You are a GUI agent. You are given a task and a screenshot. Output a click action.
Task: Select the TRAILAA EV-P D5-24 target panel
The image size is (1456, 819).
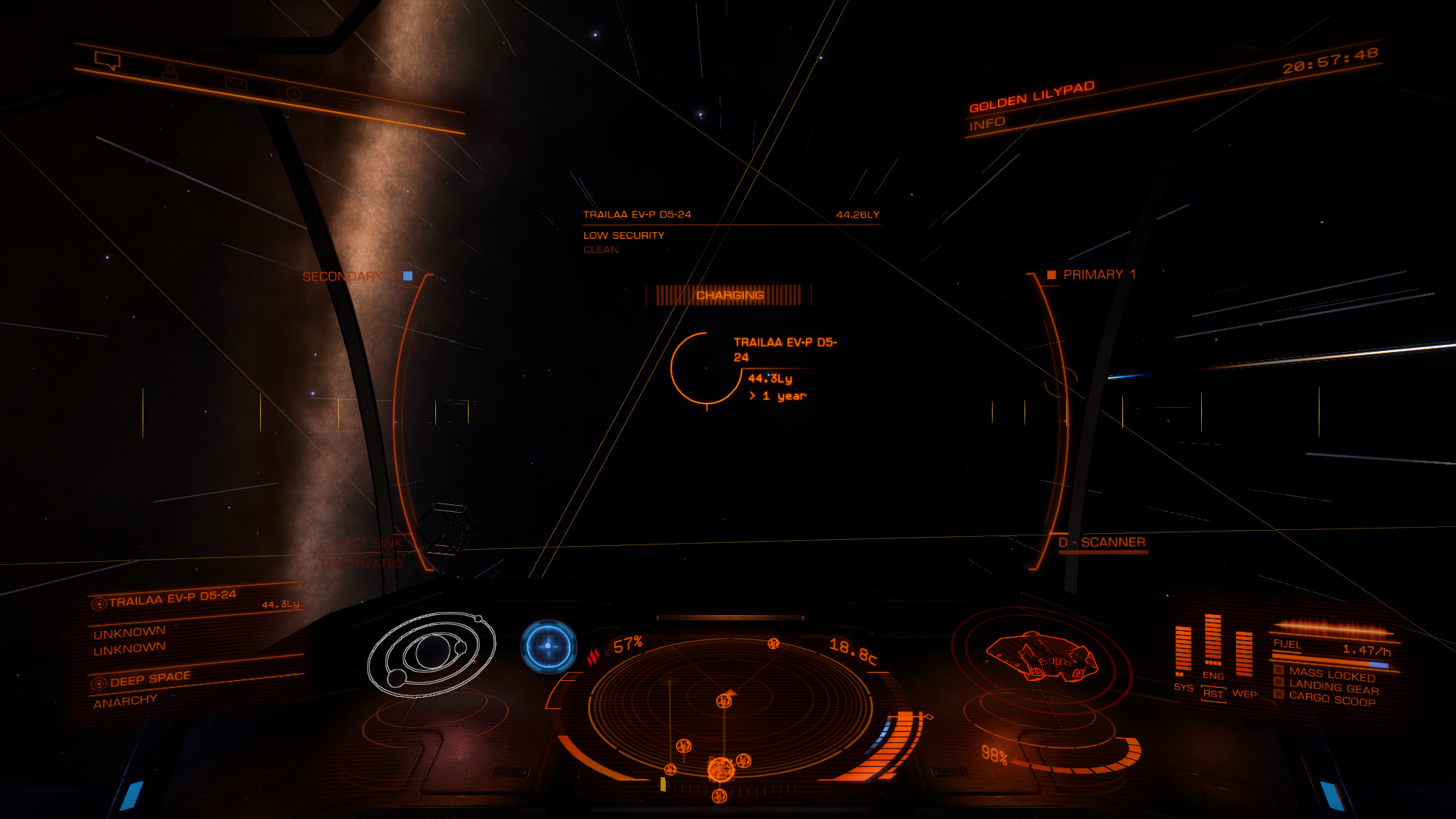pos(173,599)
